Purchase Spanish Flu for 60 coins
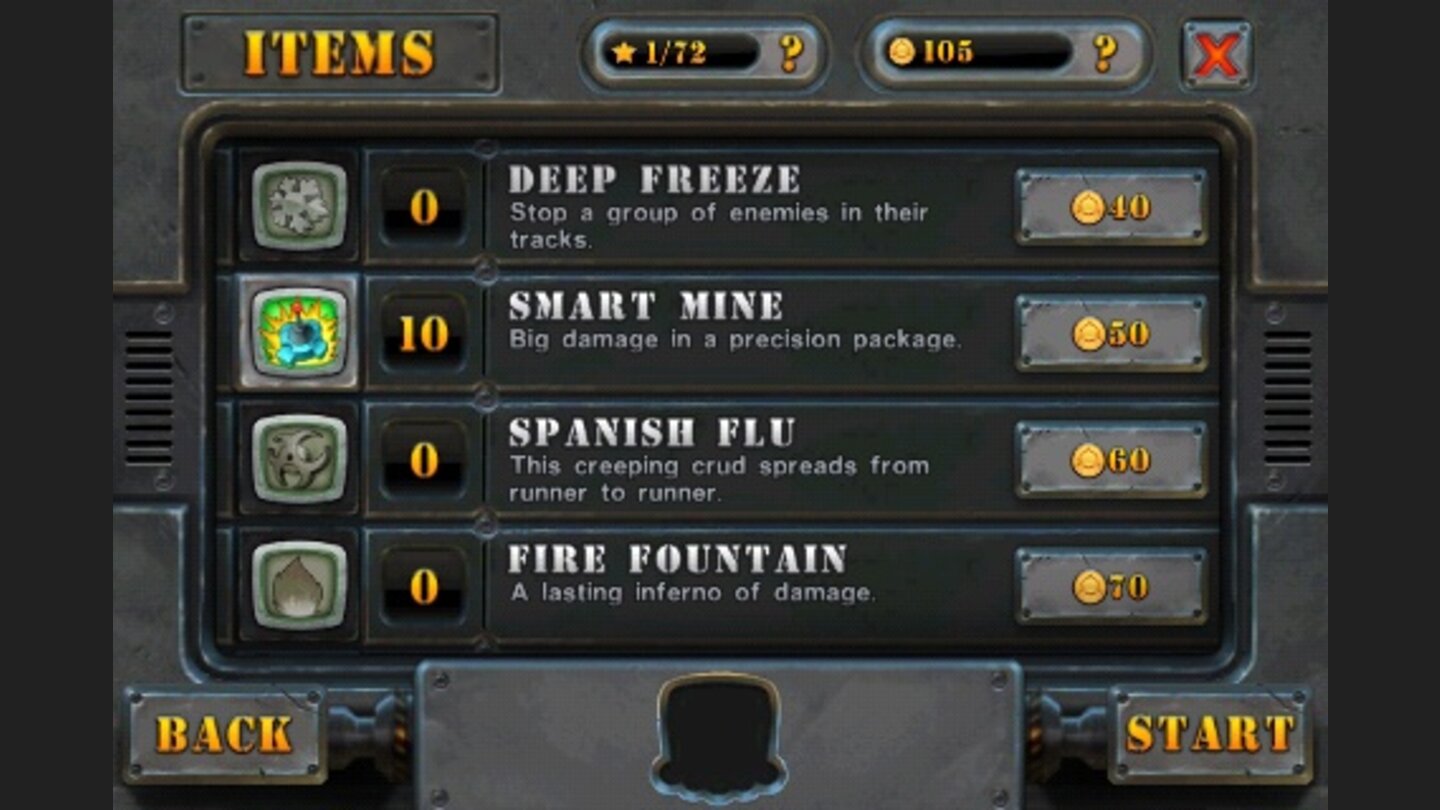The image size is (1440, 810). [x=1110, y=459]
